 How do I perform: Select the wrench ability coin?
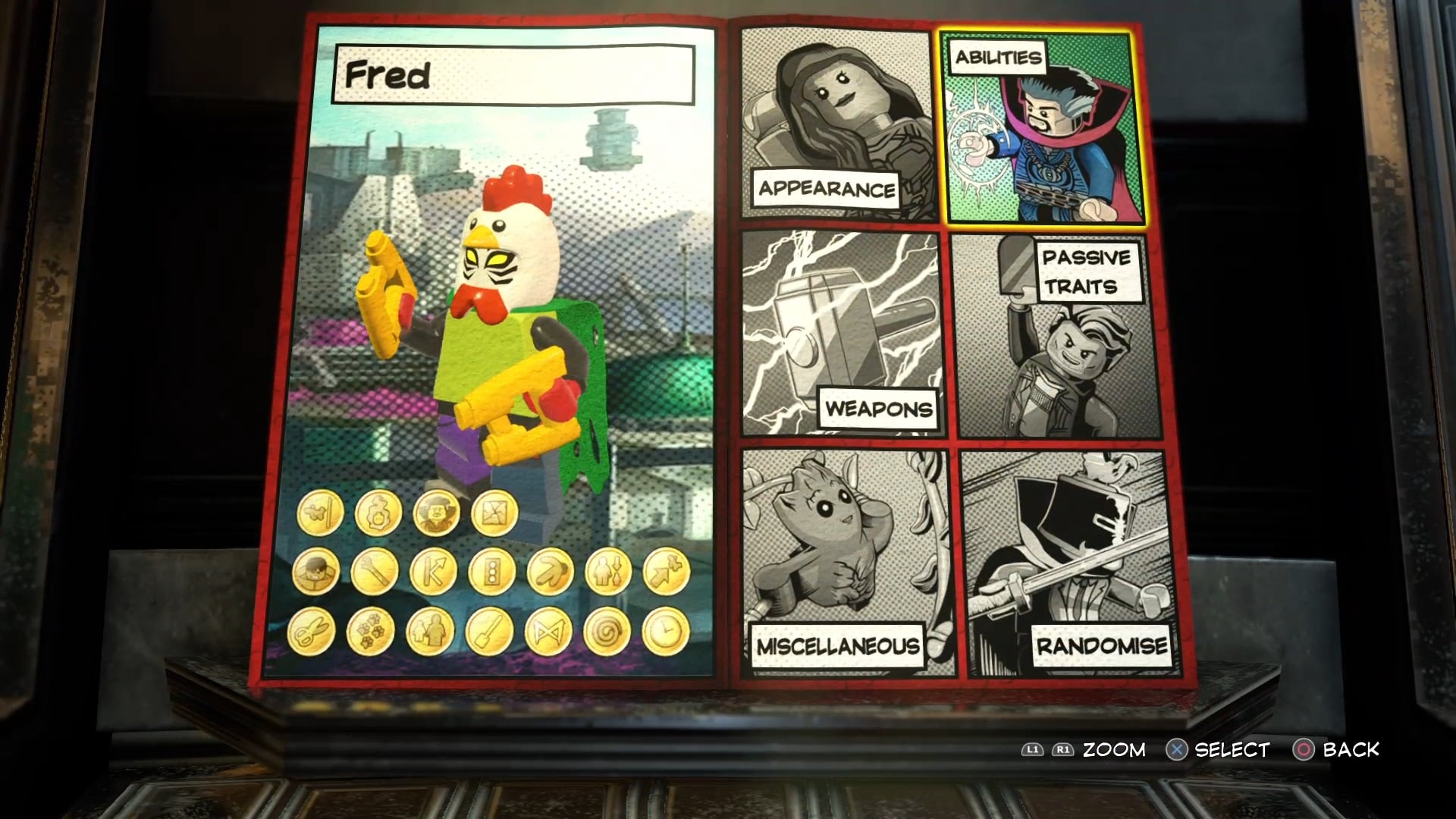coord(375,571)
